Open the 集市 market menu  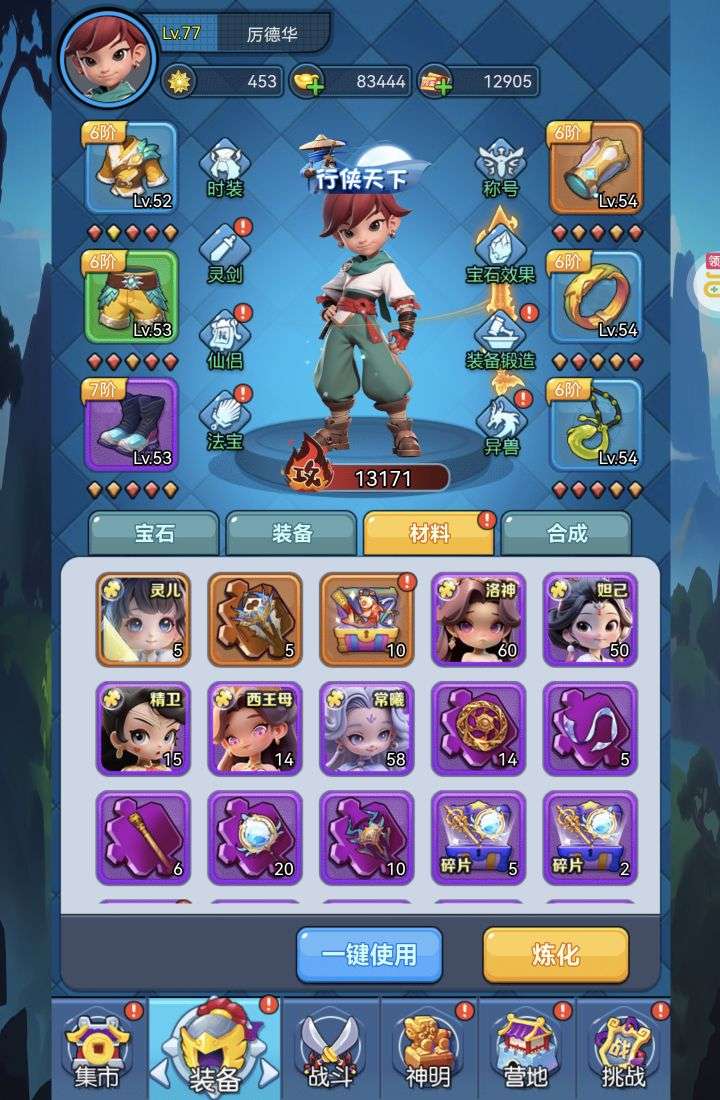coord(96,1050)
